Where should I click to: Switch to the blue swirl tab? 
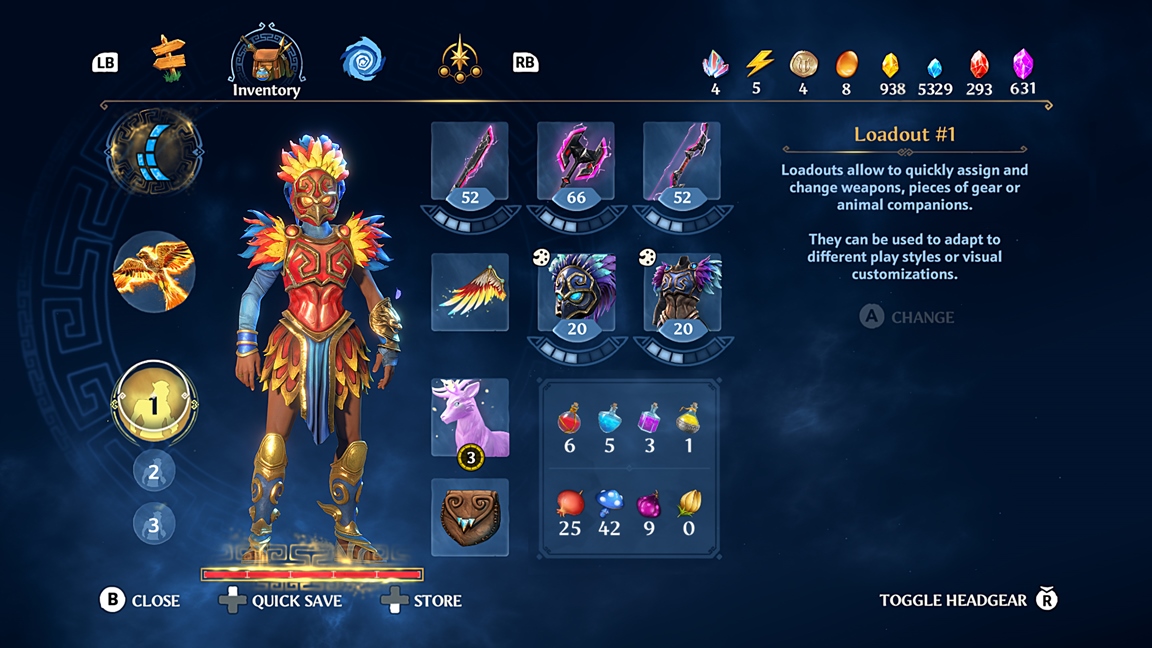tap(362, 60)
